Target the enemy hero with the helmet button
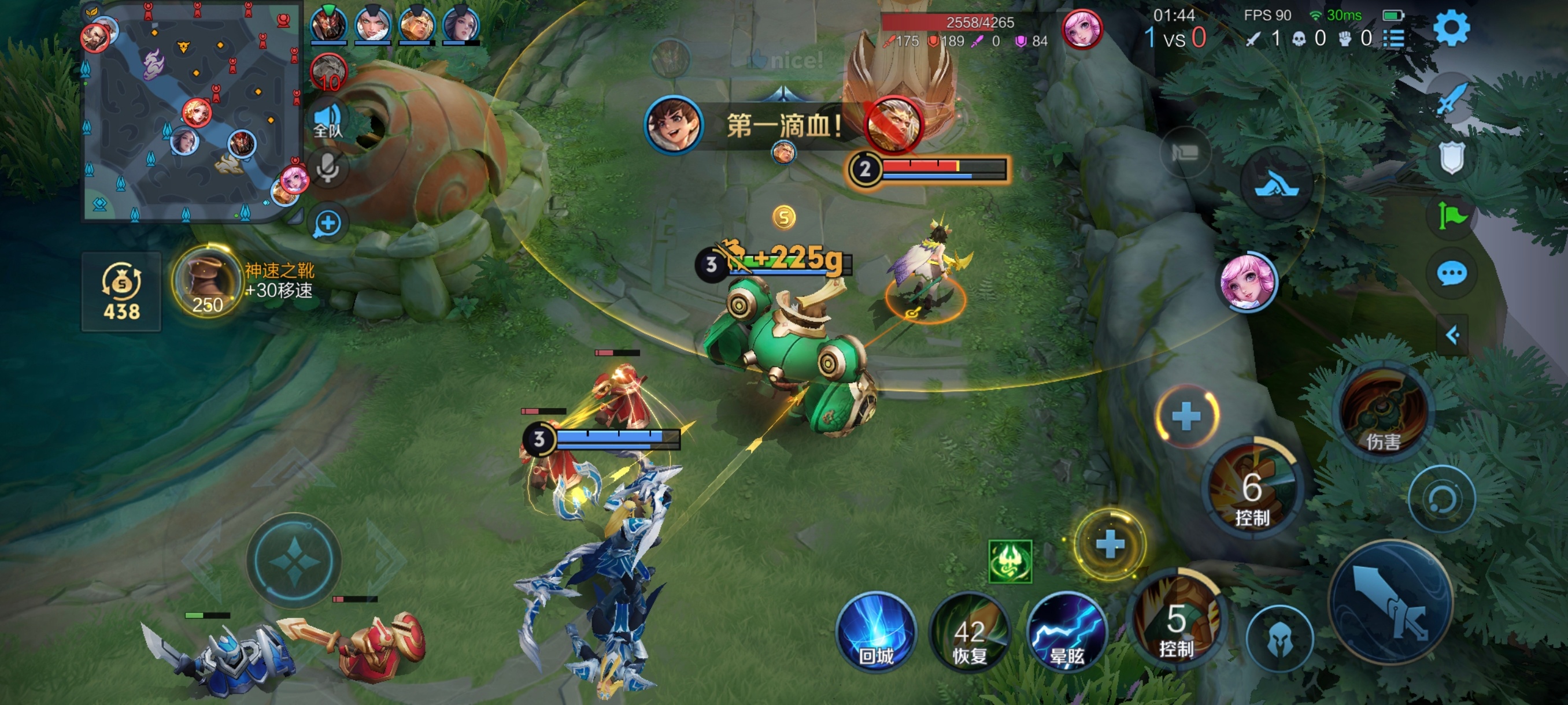1568x705 pixels. point(1279,638)
